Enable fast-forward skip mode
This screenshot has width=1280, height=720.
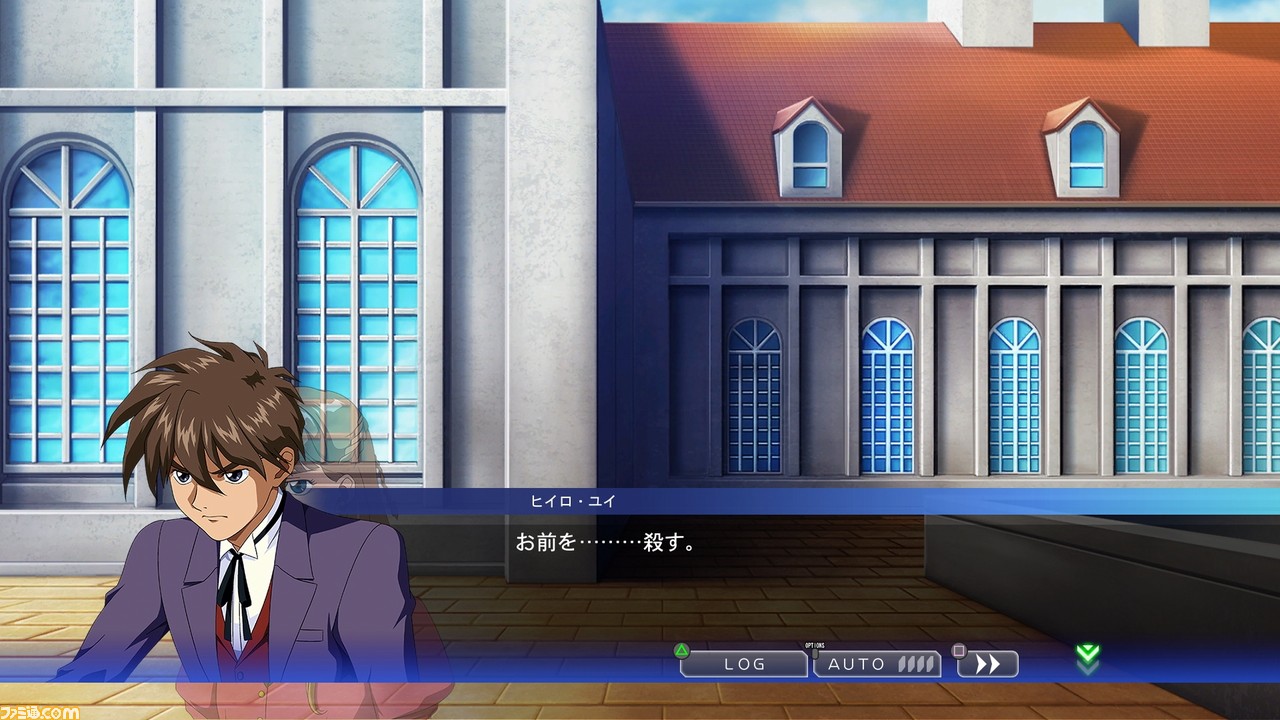pos(987,664)
